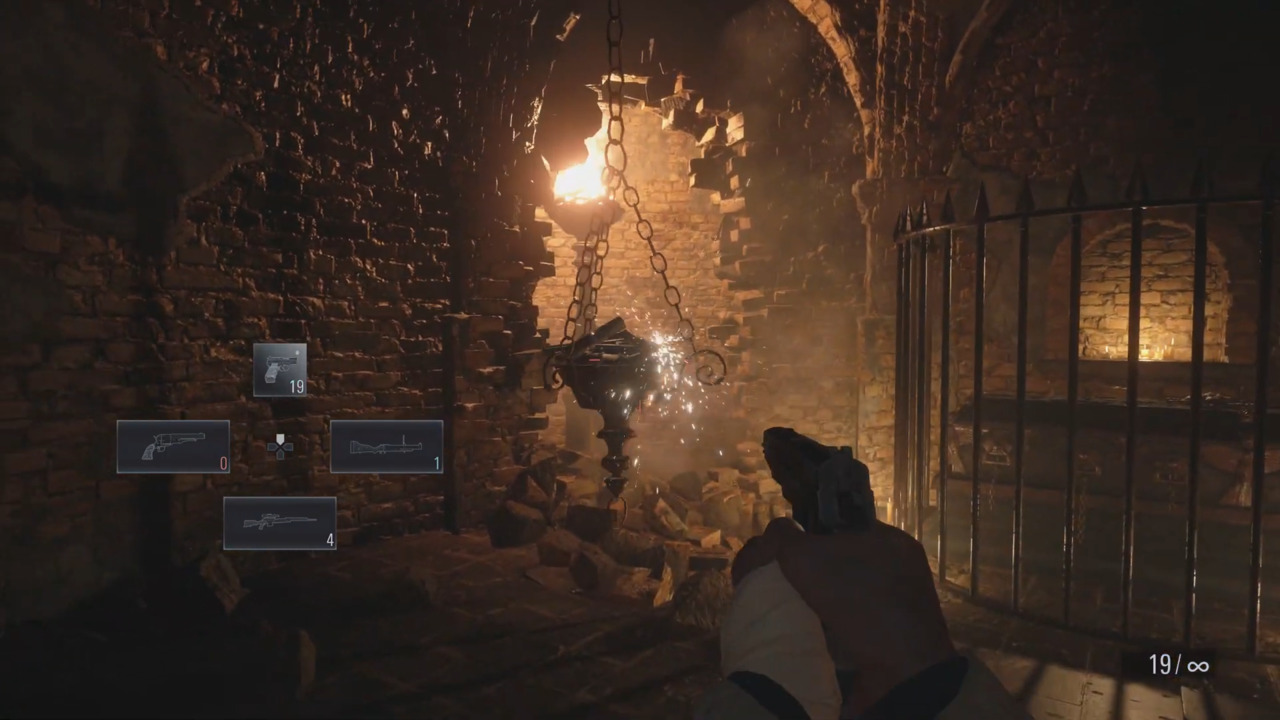The height and width of the screenshot is (720, 1280).
Task: Equip the revolver from the left slot
Action: coord(172,445)
